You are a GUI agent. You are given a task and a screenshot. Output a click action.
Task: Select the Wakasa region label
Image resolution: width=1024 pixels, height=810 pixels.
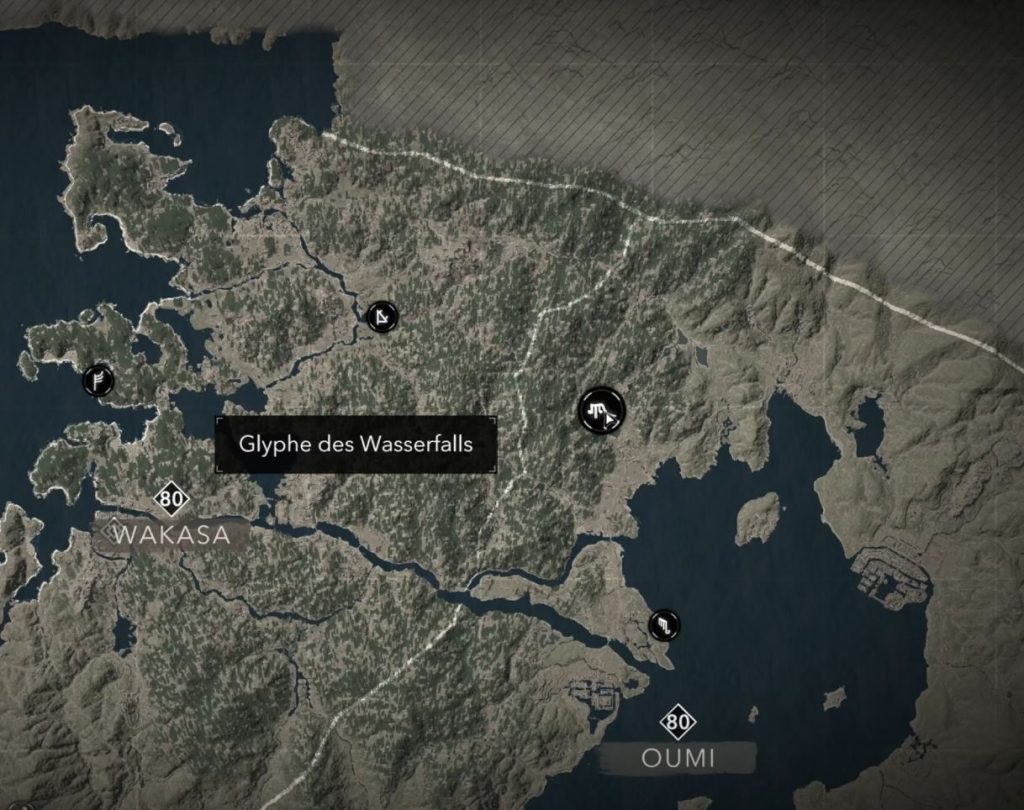171,535
